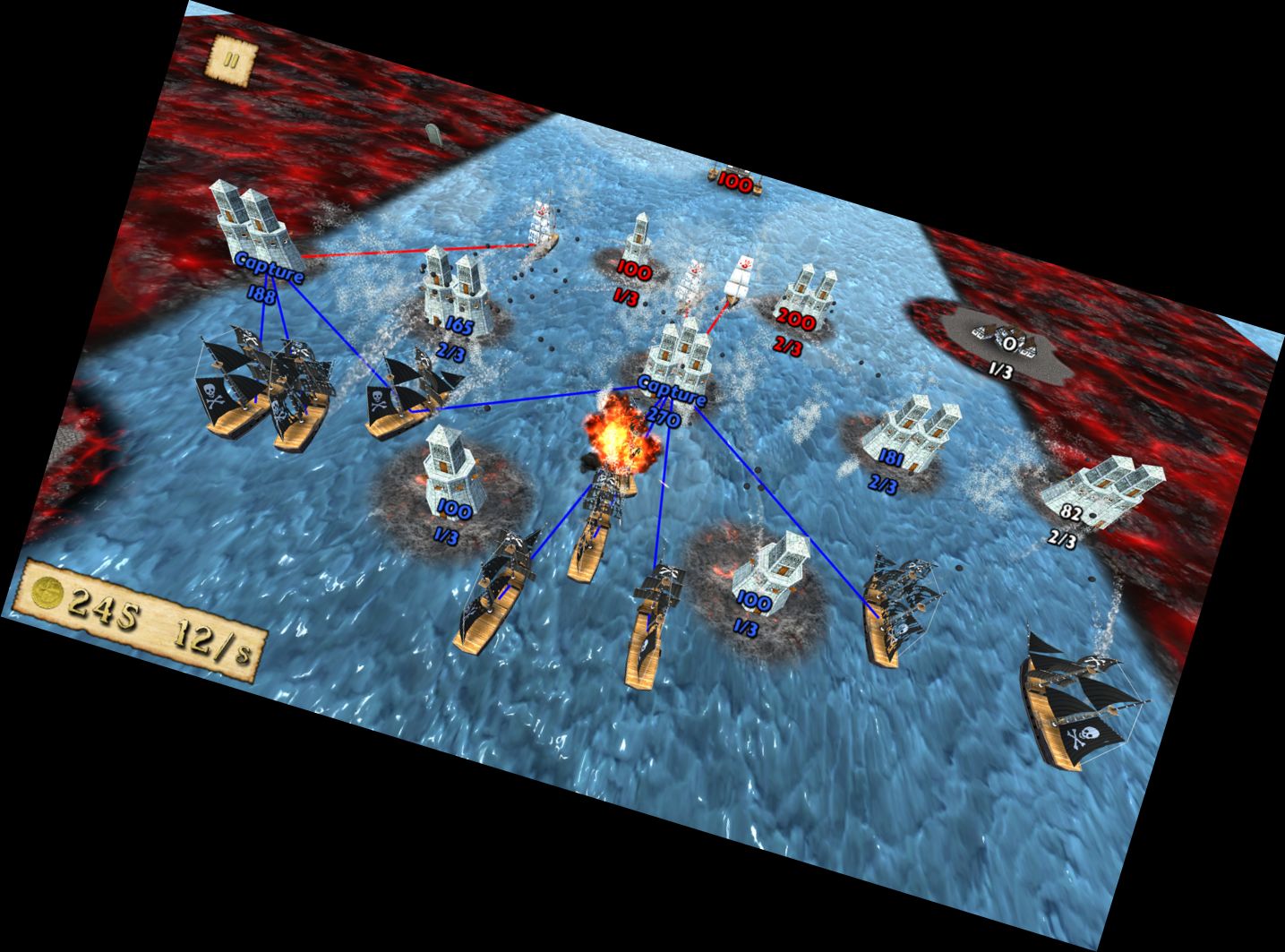Click the gold coin icon on the resource plaque
The height and width of the screenshot is (952, 1285).
pyautogui.click(x=47, y=596)
